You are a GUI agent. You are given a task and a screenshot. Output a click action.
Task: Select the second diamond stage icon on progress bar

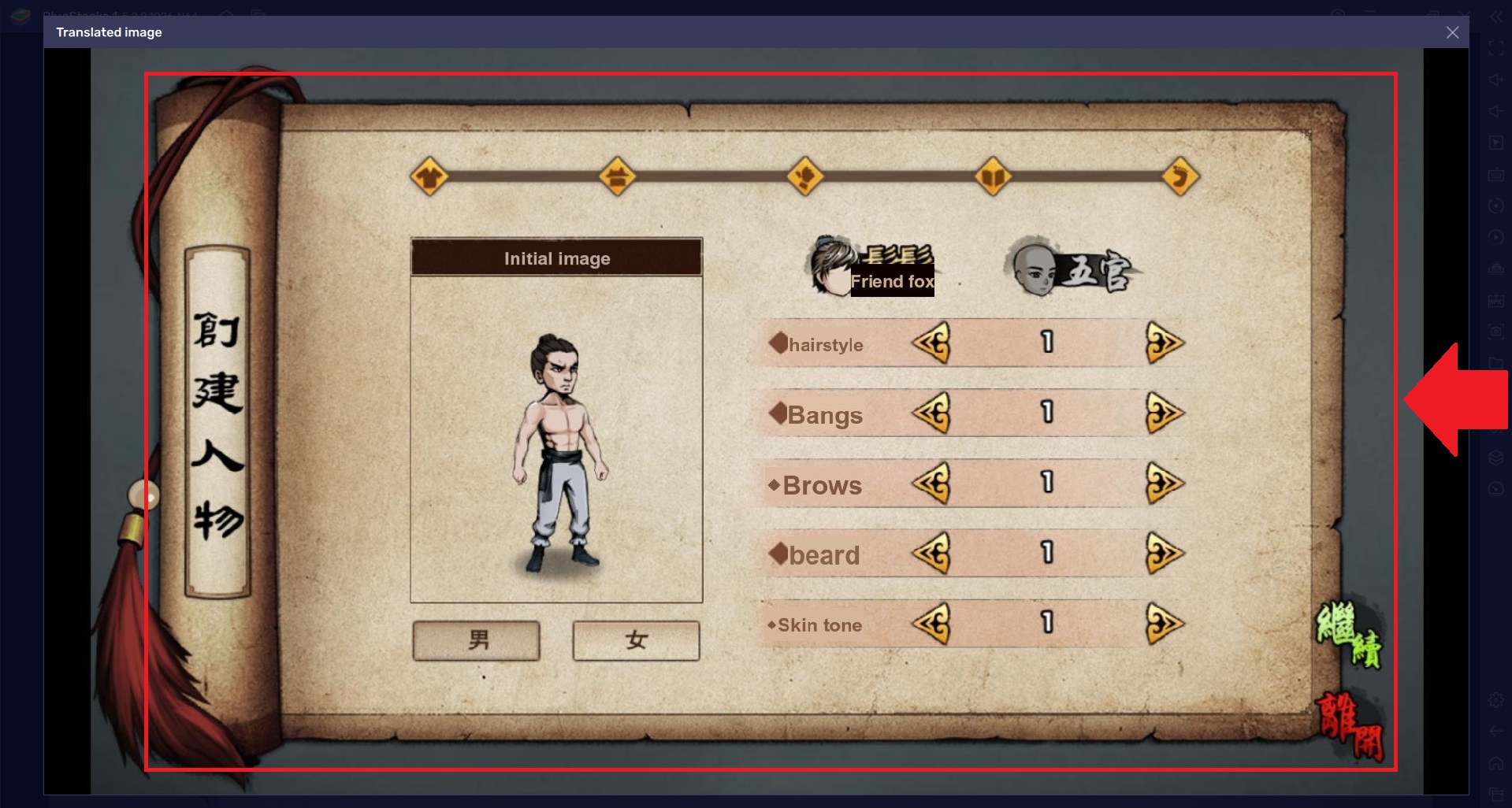tap(618, 176)
